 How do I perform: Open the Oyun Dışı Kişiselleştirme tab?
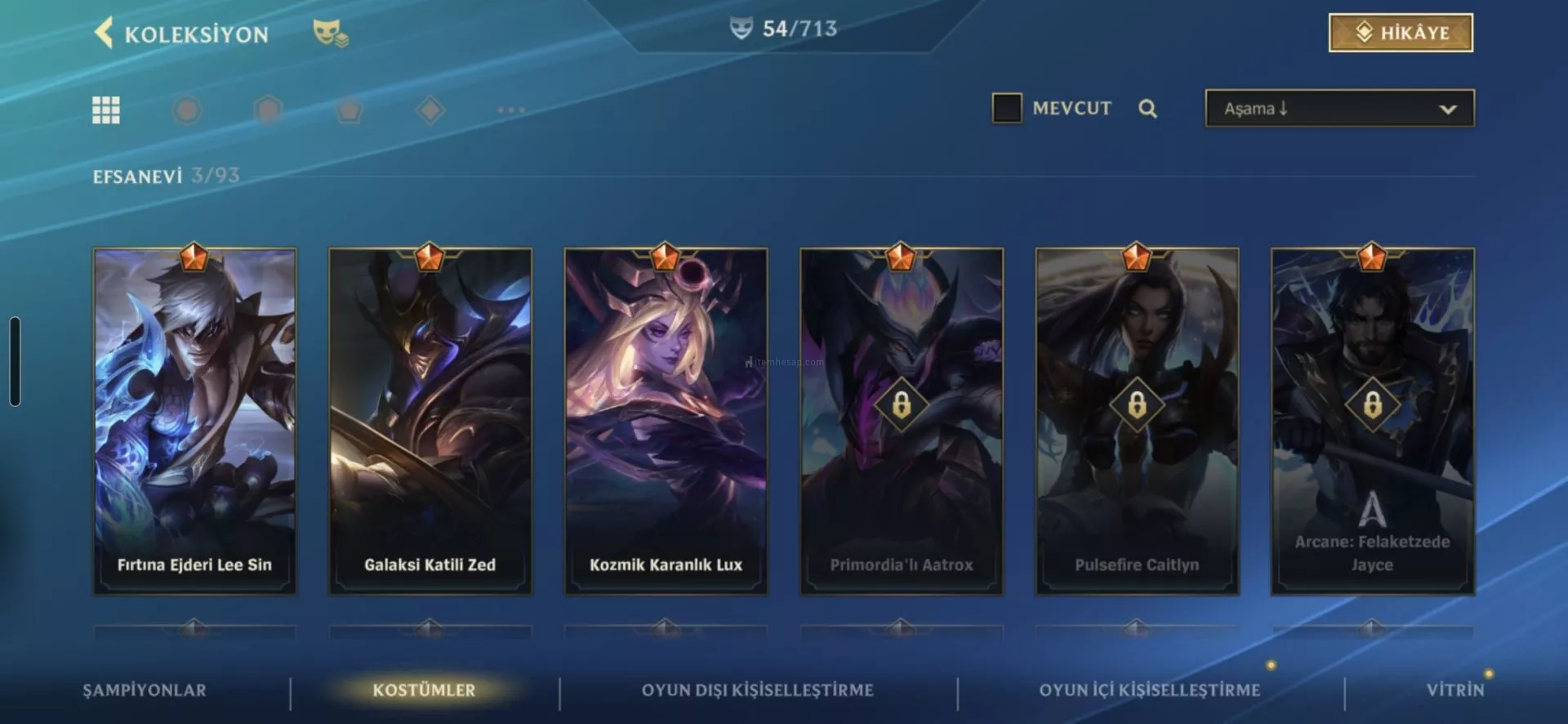[757, 690]
